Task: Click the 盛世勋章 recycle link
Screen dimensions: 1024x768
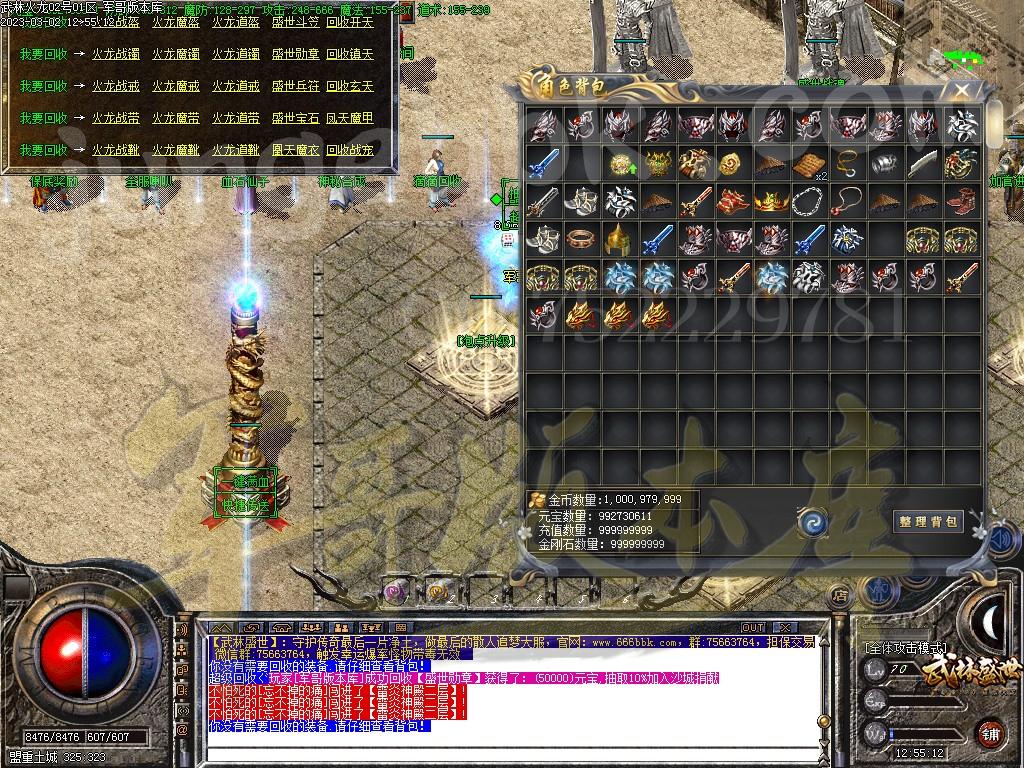Action: 295,54
